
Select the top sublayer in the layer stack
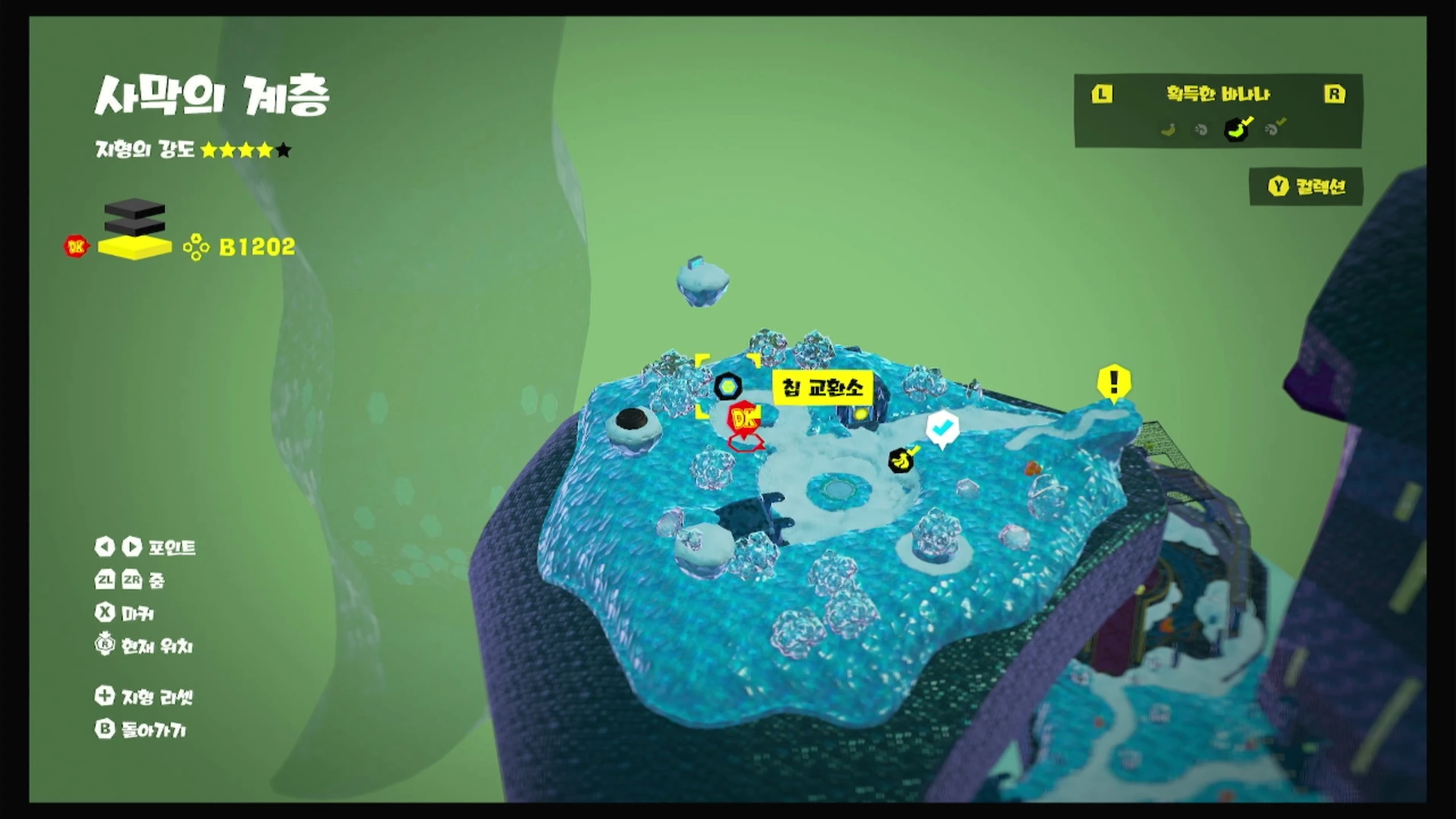(x=135, y=209)
